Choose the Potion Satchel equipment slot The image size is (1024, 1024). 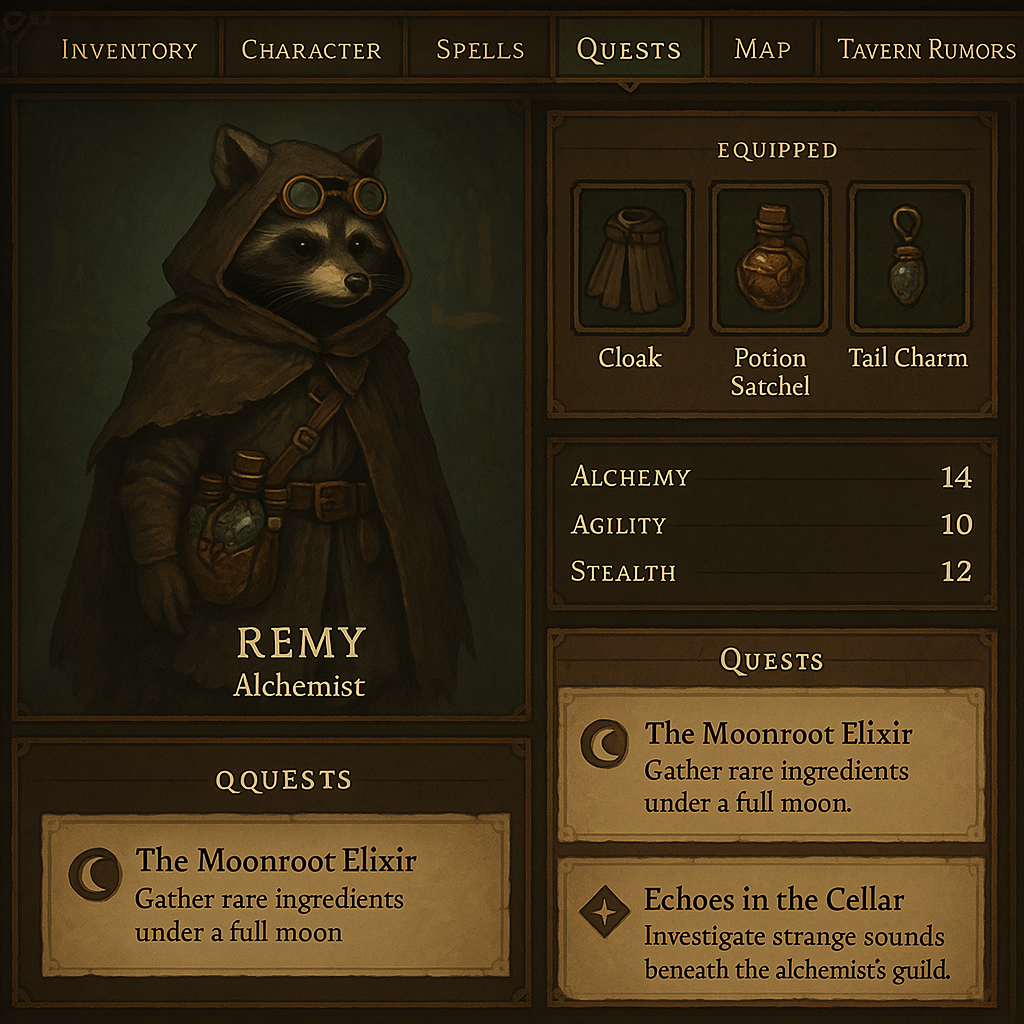(769, 259)
